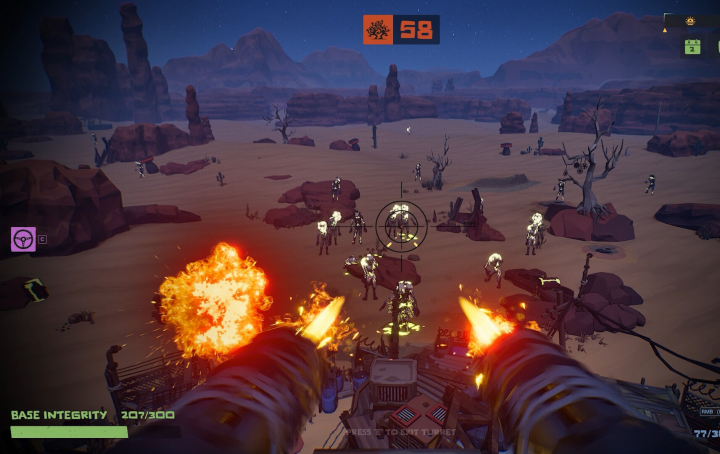Click the orange sun time-of-day indicator

point(689,21)
